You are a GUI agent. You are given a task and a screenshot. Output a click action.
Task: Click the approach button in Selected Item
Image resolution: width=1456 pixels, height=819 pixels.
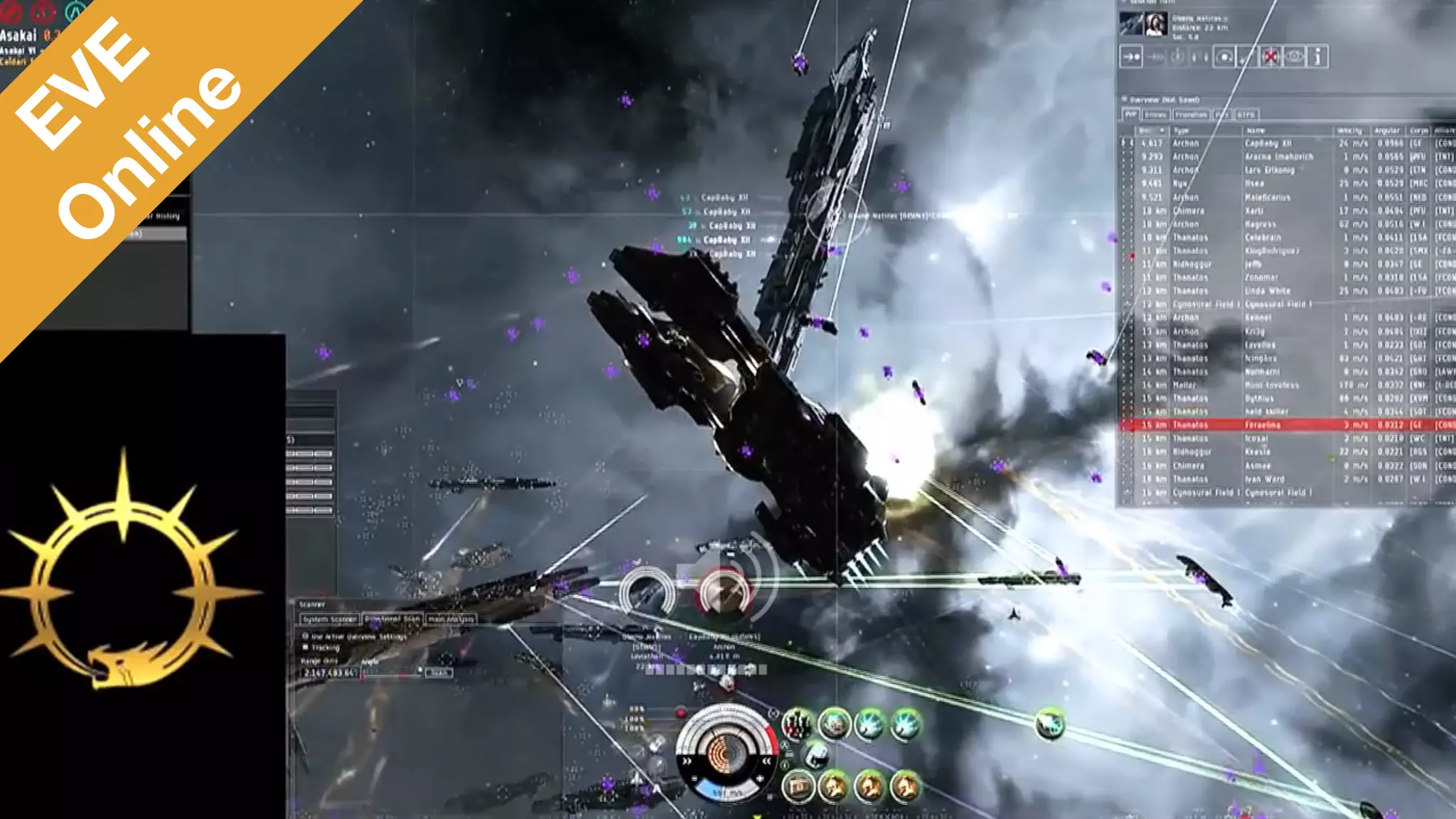[1131, 57]
